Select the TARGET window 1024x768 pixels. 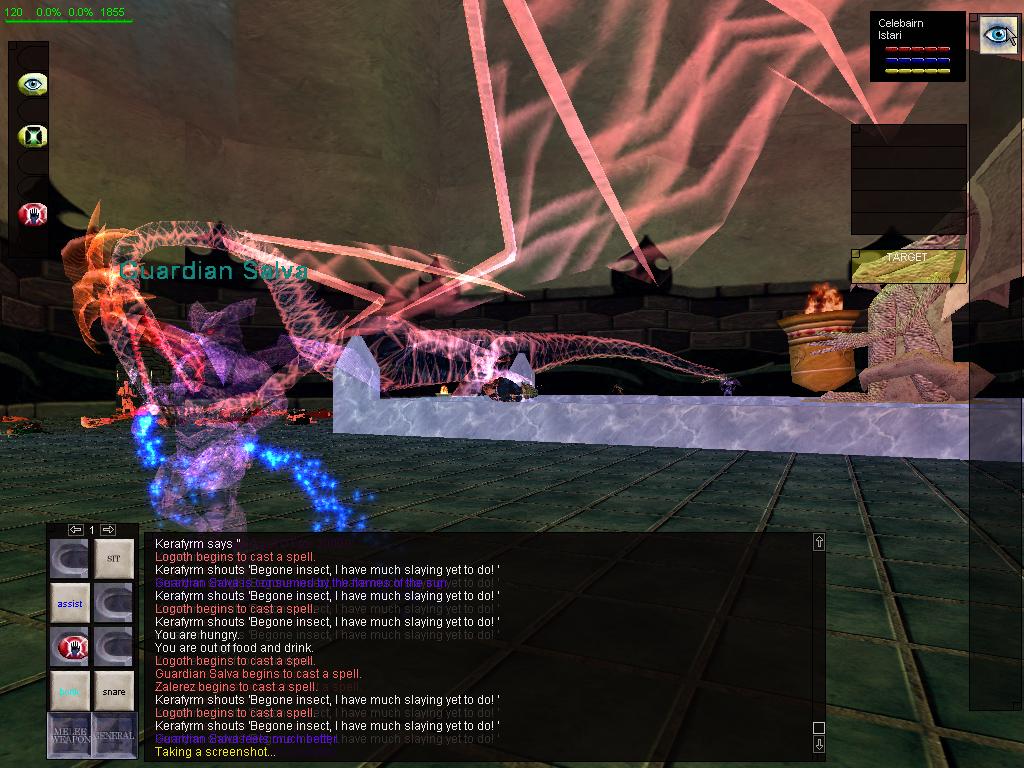(908, 265)
